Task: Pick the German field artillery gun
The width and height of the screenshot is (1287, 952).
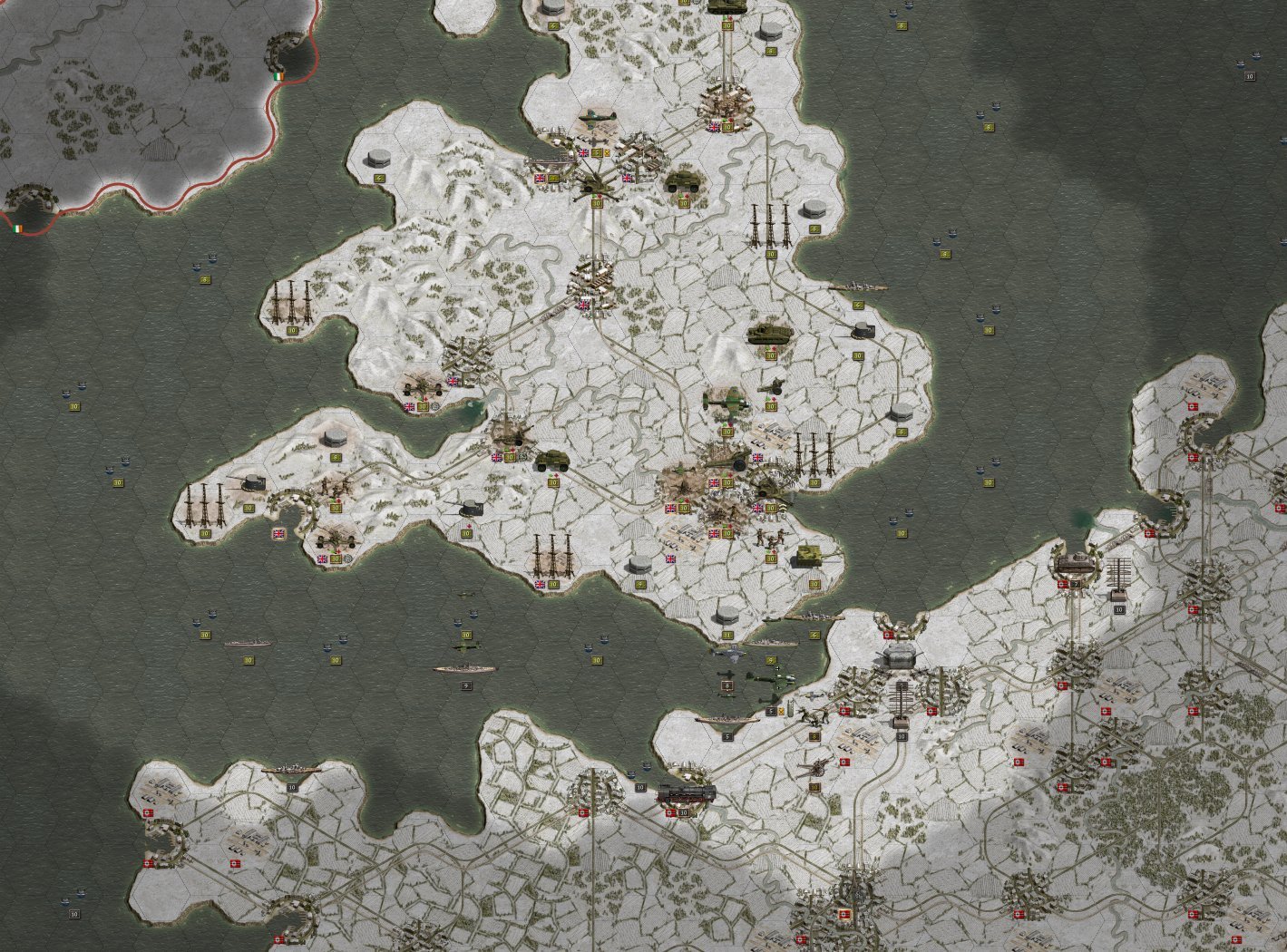Action: pyautogui.click(x=814, y=766)
